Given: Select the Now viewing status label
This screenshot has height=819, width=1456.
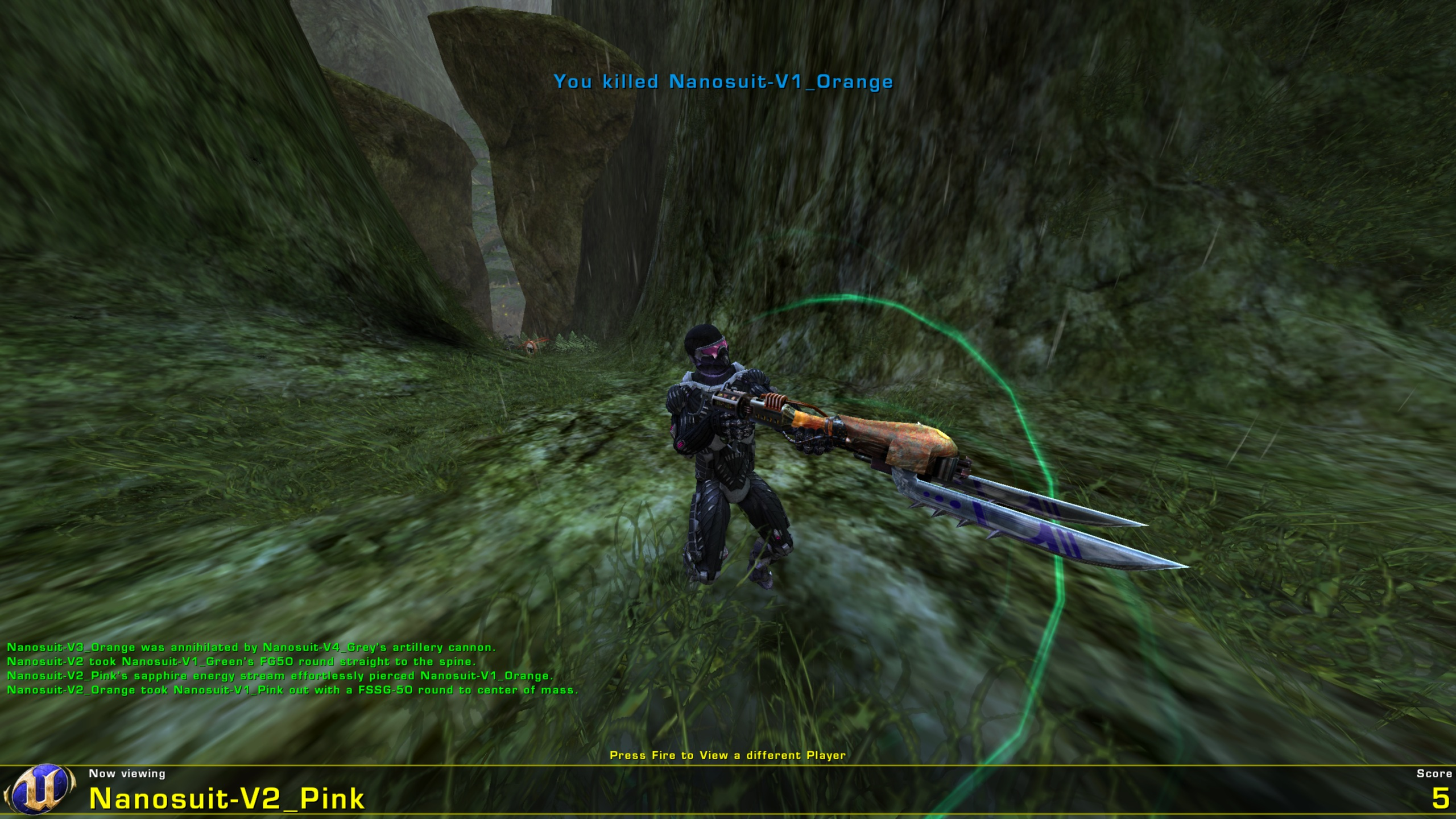Looking at the screenshot, I should click(126, 774).
